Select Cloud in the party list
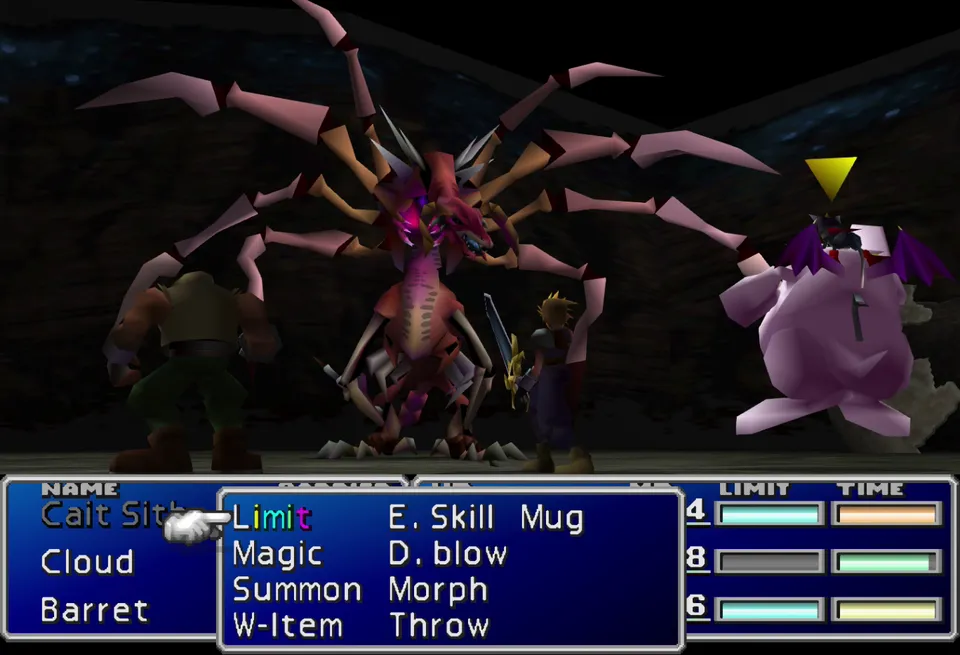Viewport: 960px width, 655px height. pos(87,562)
